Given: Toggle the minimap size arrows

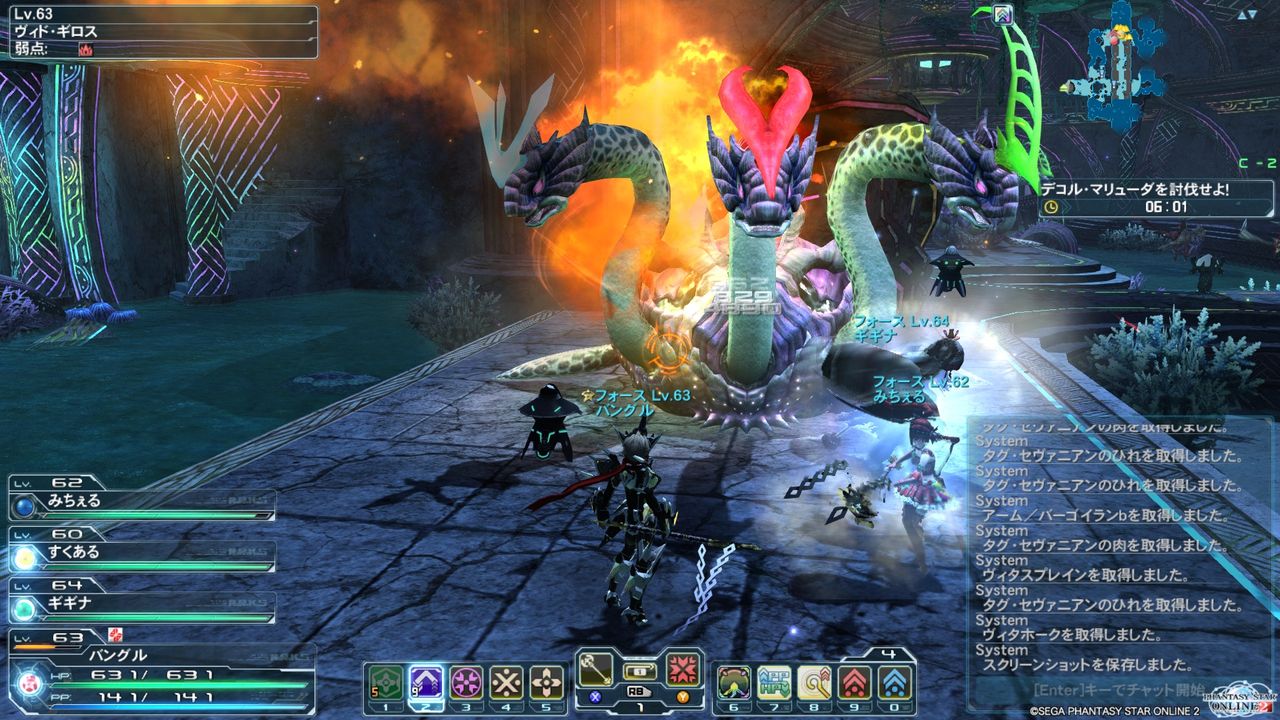Looking at the screenshot, I should pos(1246,14).
